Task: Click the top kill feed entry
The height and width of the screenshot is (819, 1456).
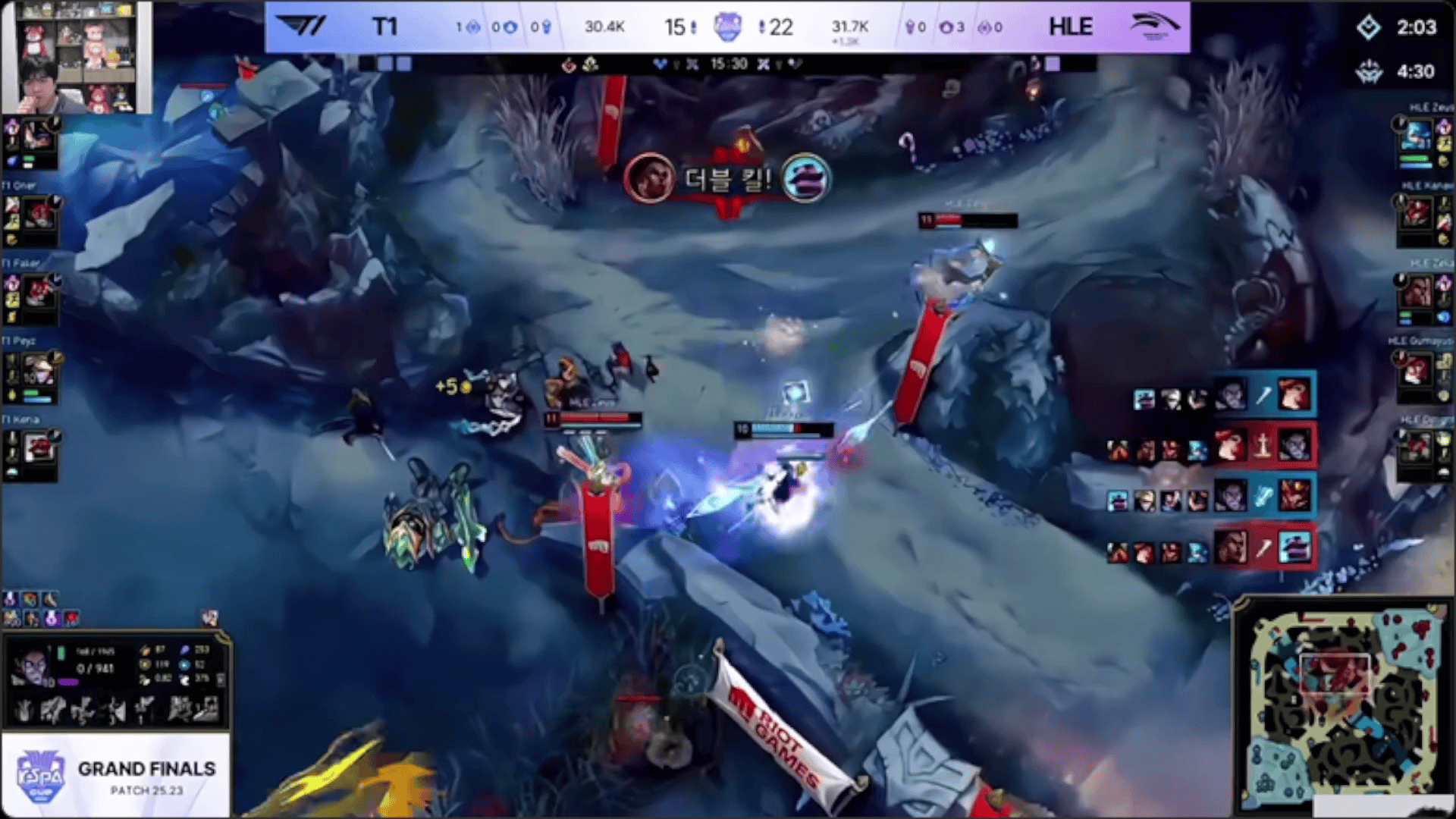Action: (x=1224, y=395)
